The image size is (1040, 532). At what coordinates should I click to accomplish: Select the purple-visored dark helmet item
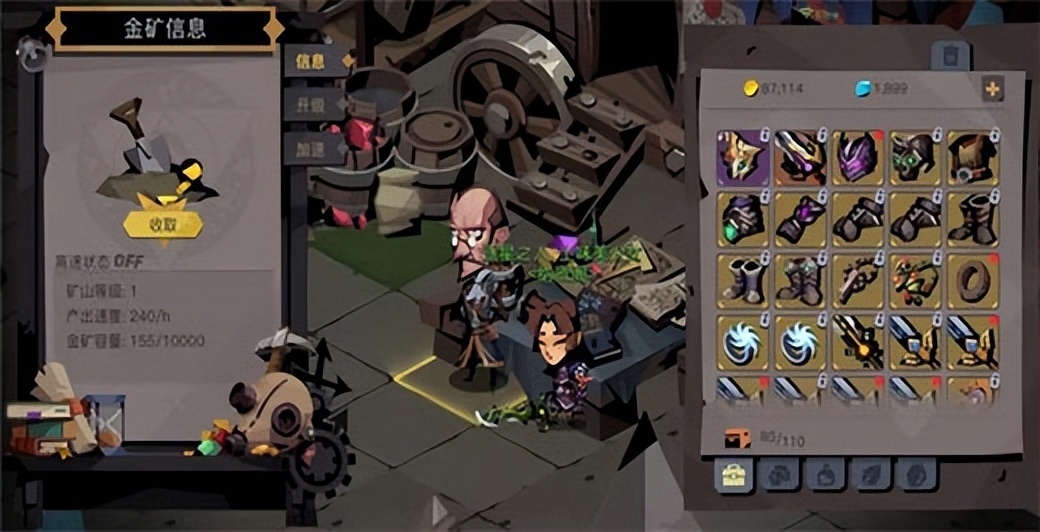pyautogui.click(x=857, y=157)
